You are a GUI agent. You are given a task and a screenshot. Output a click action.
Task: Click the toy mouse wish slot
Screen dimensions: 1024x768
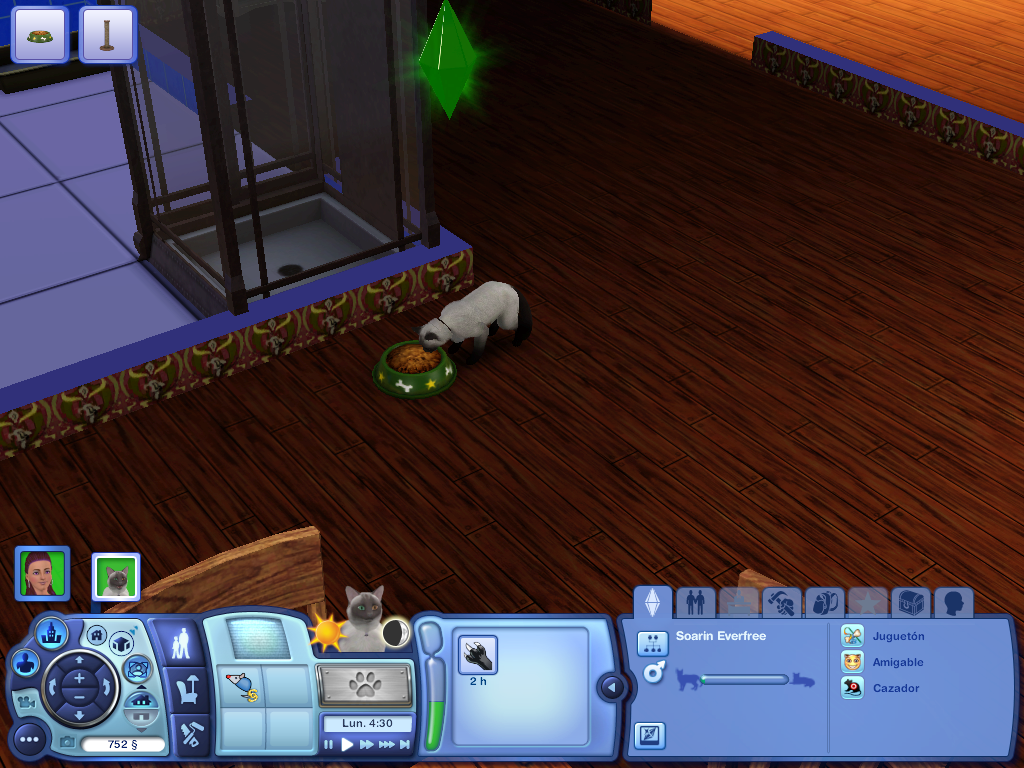point(240,687)
